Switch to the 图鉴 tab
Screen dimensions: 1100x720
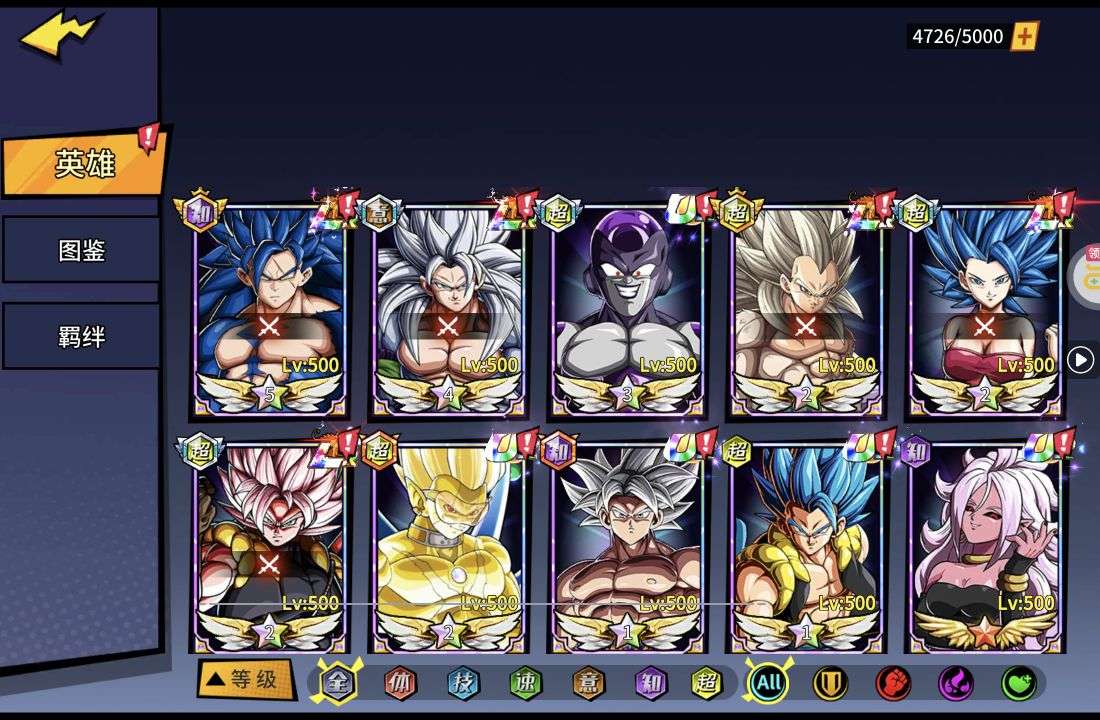[81, 250]
